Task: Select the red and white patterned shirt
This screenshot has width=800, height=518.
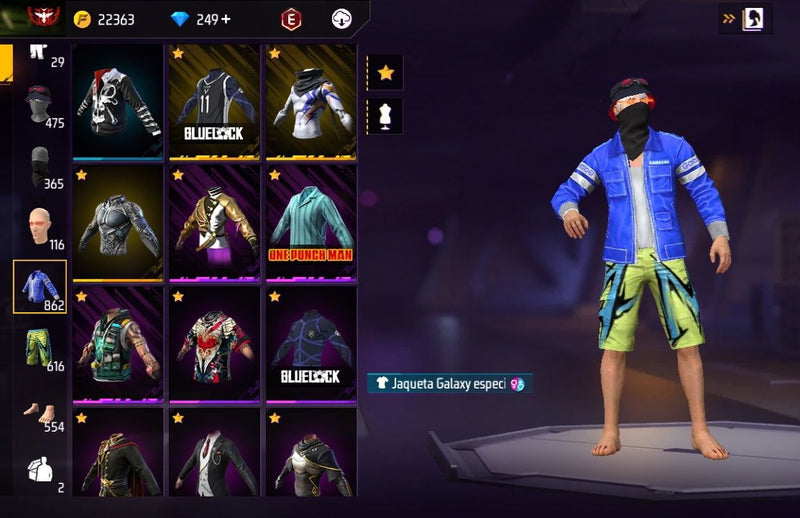Action: pyautogui.click(x=212, y=344)
